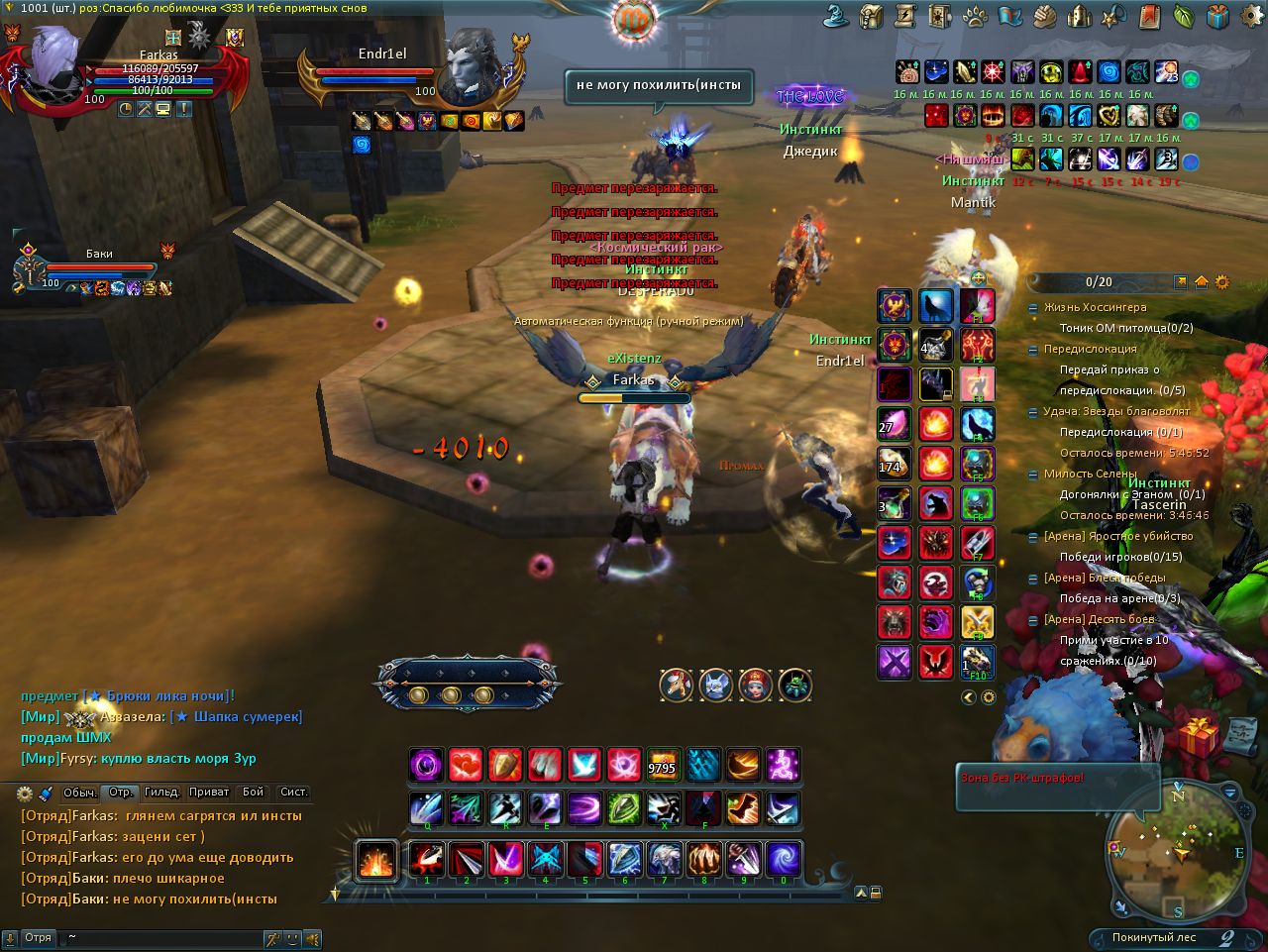Select quest Жизнь Хоссингера in tracker
1268x952 pixels.
click(1095, 308)
